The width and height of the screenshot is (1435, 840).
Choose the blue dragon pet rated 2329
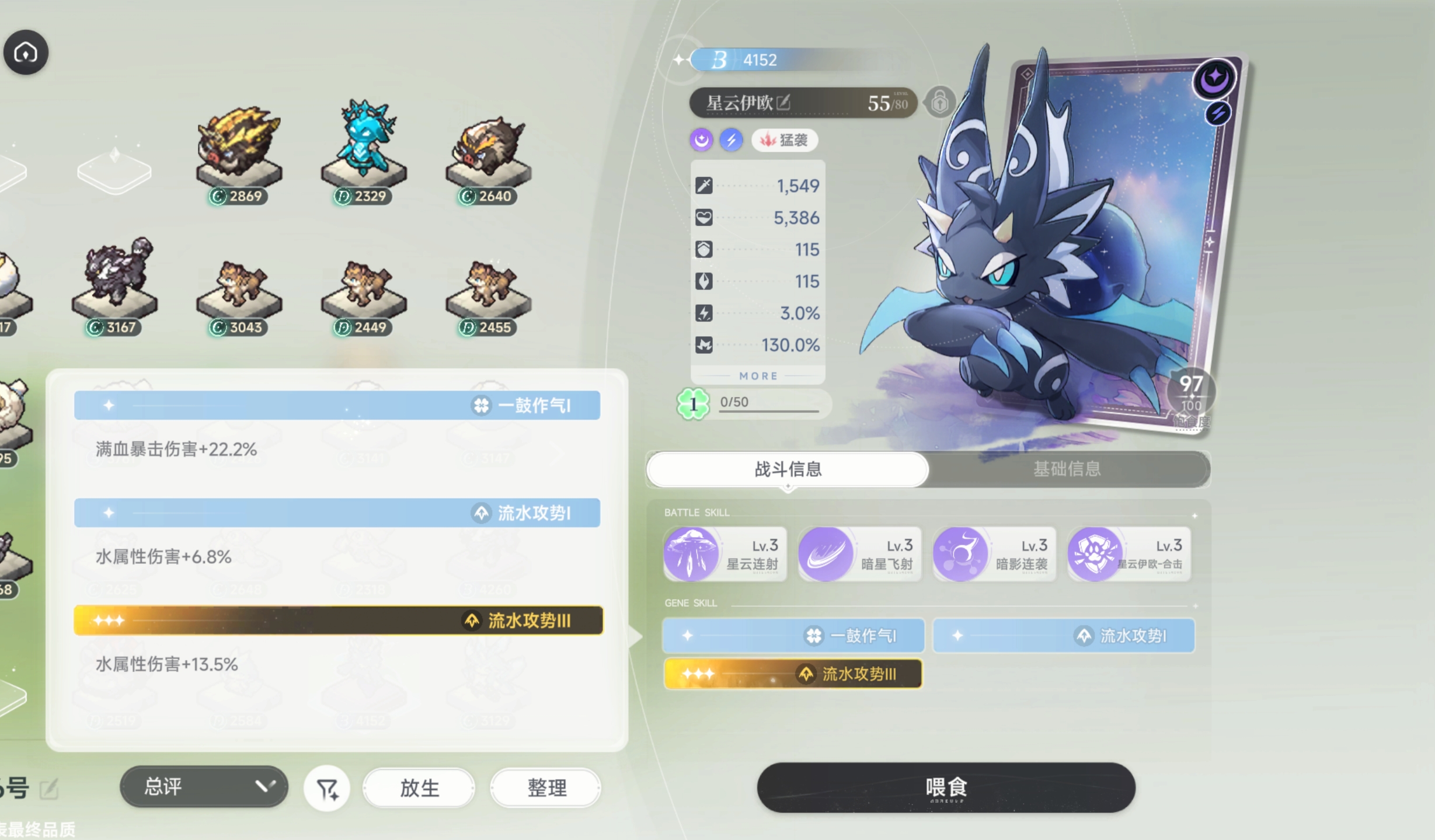pos(363,146)
